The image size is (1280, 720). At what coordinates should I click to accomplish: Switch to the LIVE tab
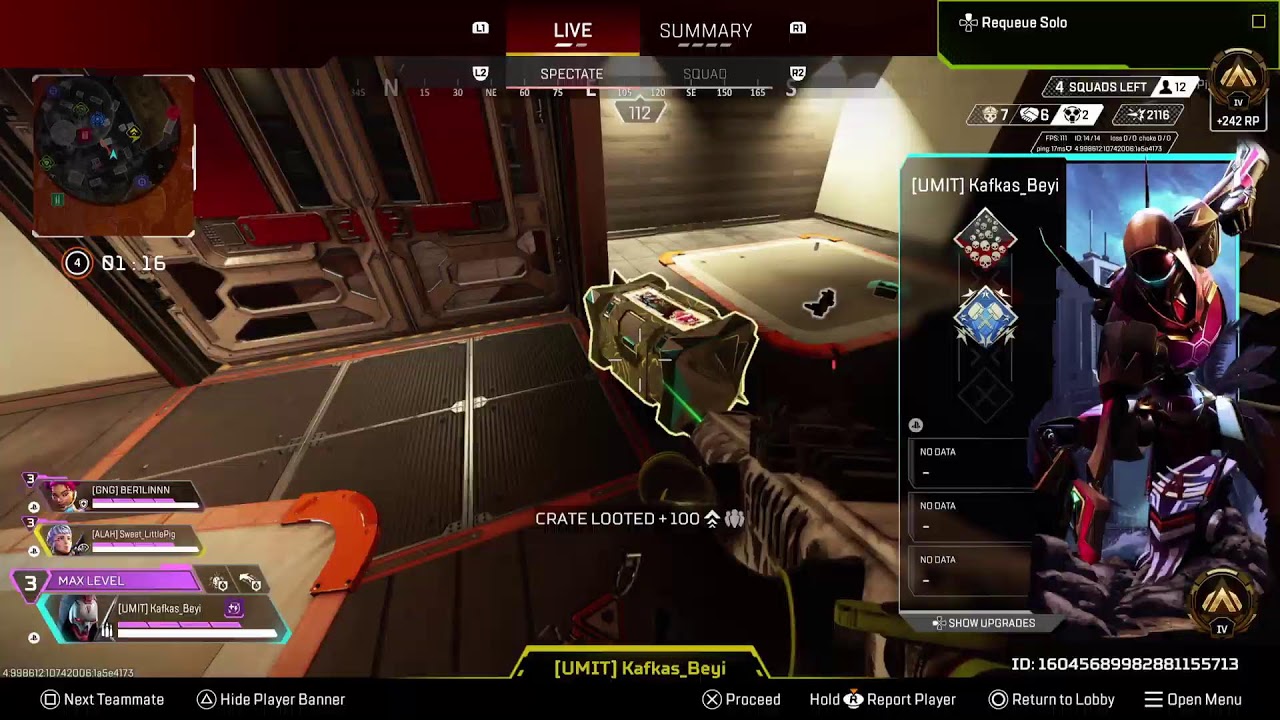coord(572,31)
